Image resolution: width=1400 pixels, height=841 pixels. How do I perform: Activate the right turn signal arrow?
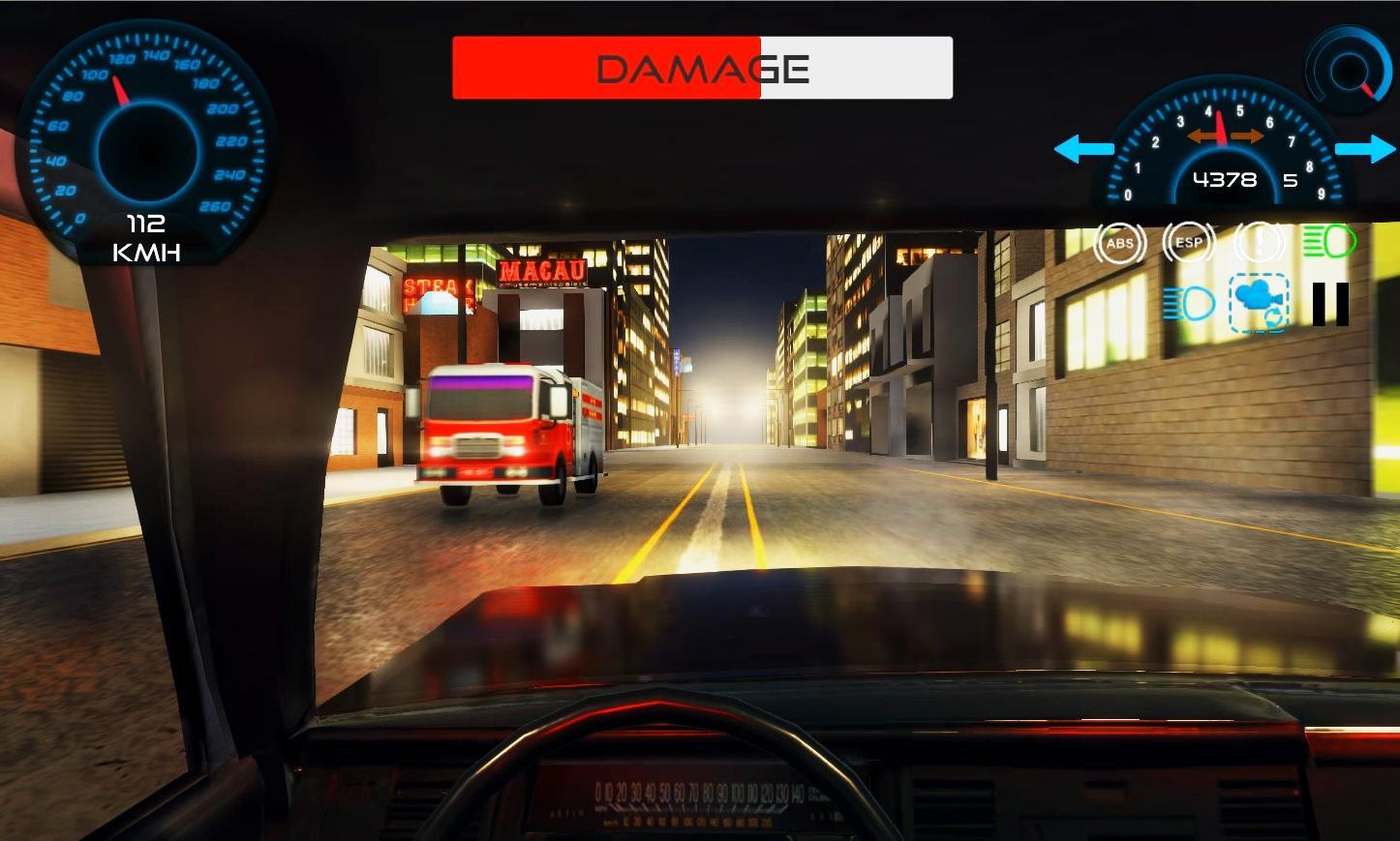point(1363,149)
